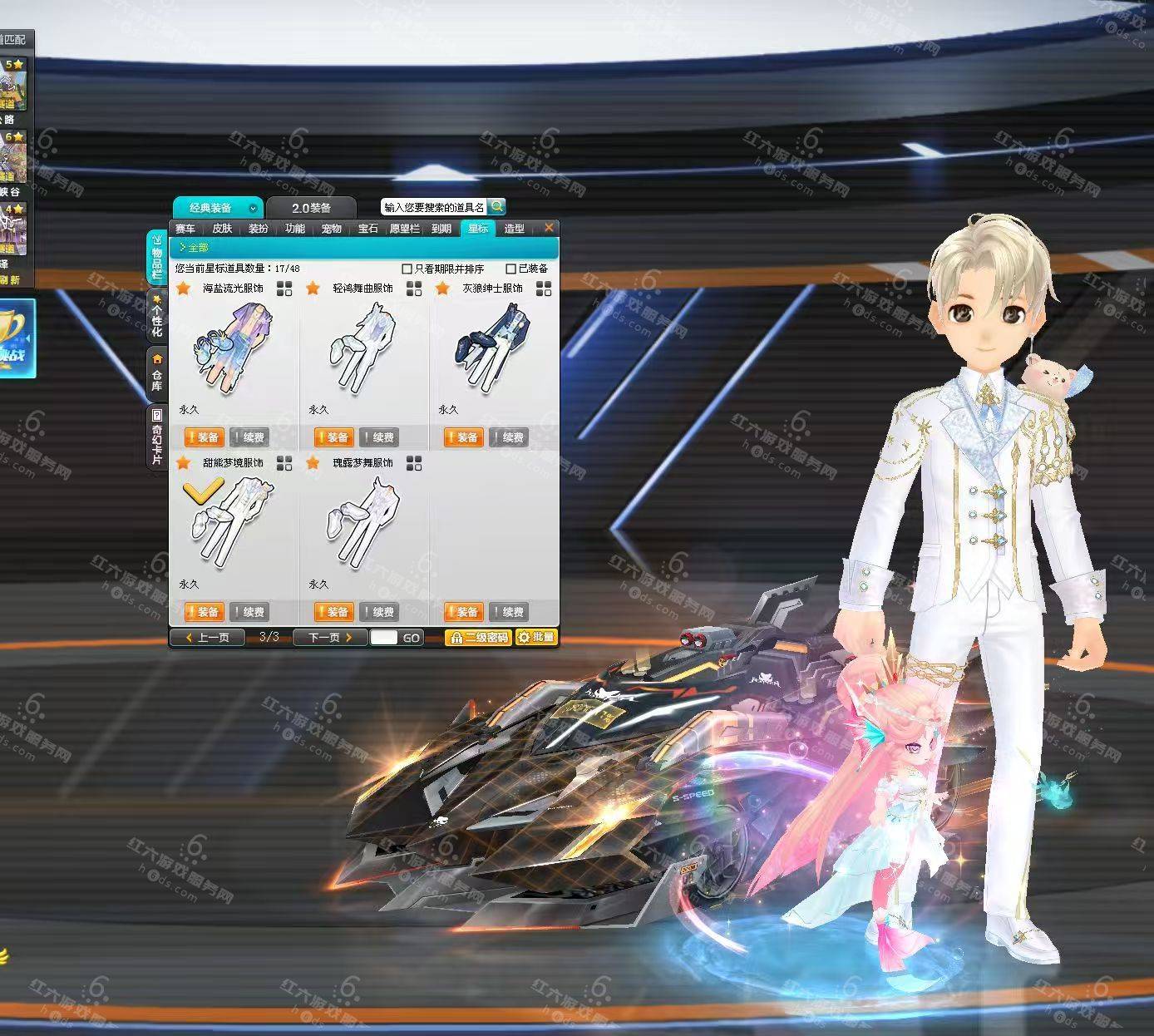Switch to the 宠物 category tab
The height and width of the screenshot is (1036, 1154).
point(331,229)
